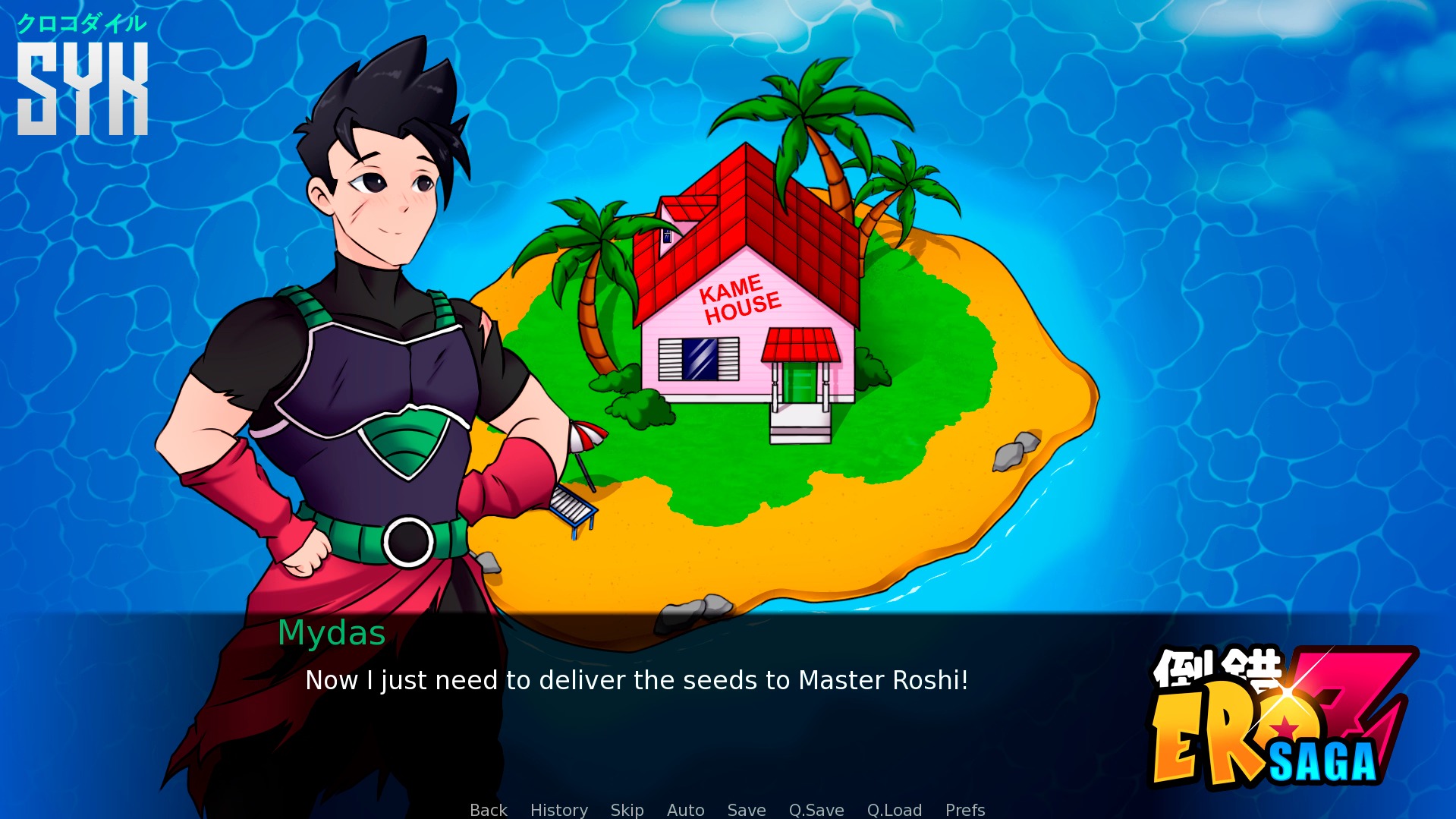Viewport: 1456px width, 819px height.
Task: Turn on Auto advance
Action: click(685, 809)
